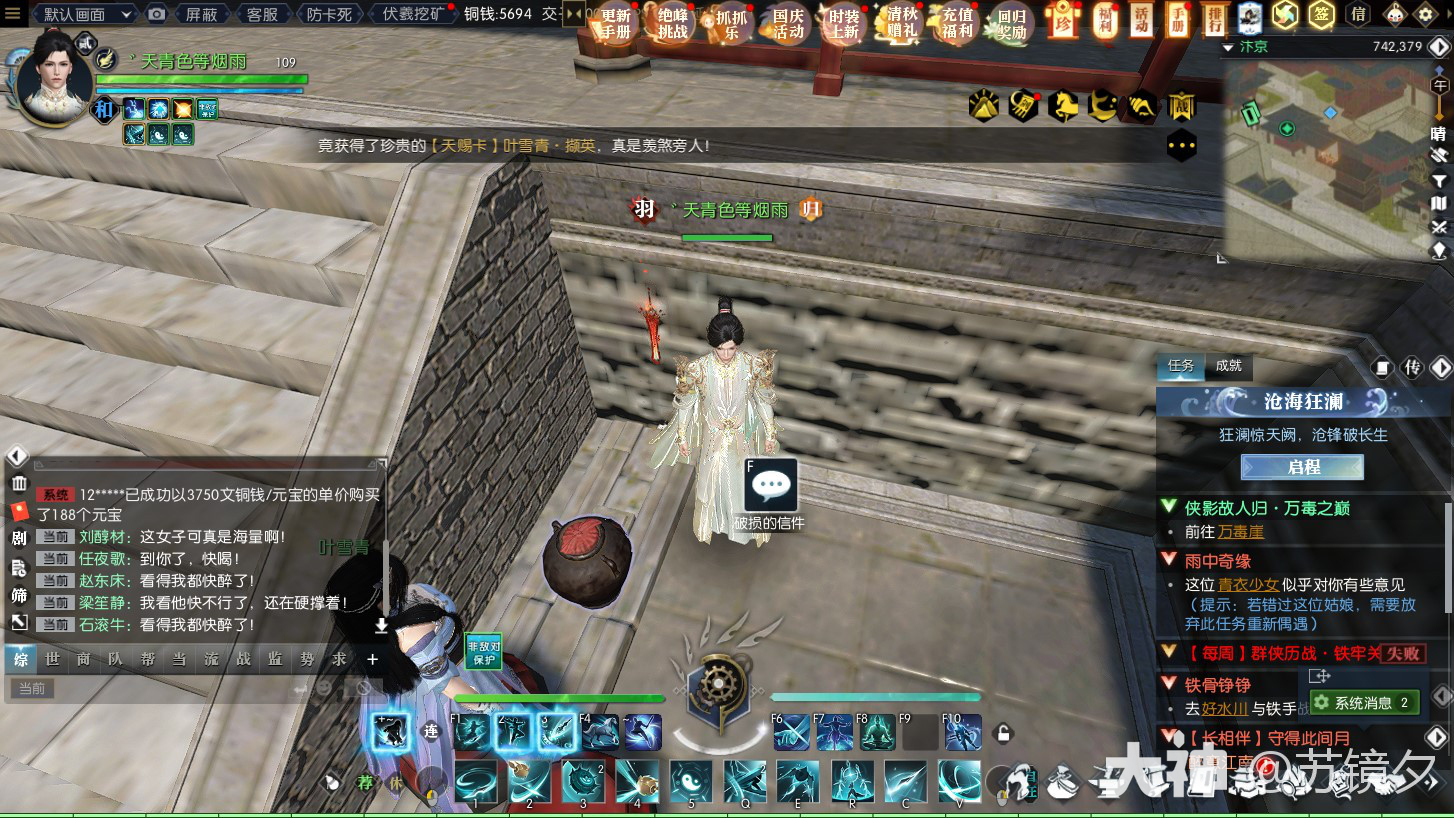Click the 青衣少女 quest link
The height and width of the screenshot is (818, 1454).
click(1248, 585)
